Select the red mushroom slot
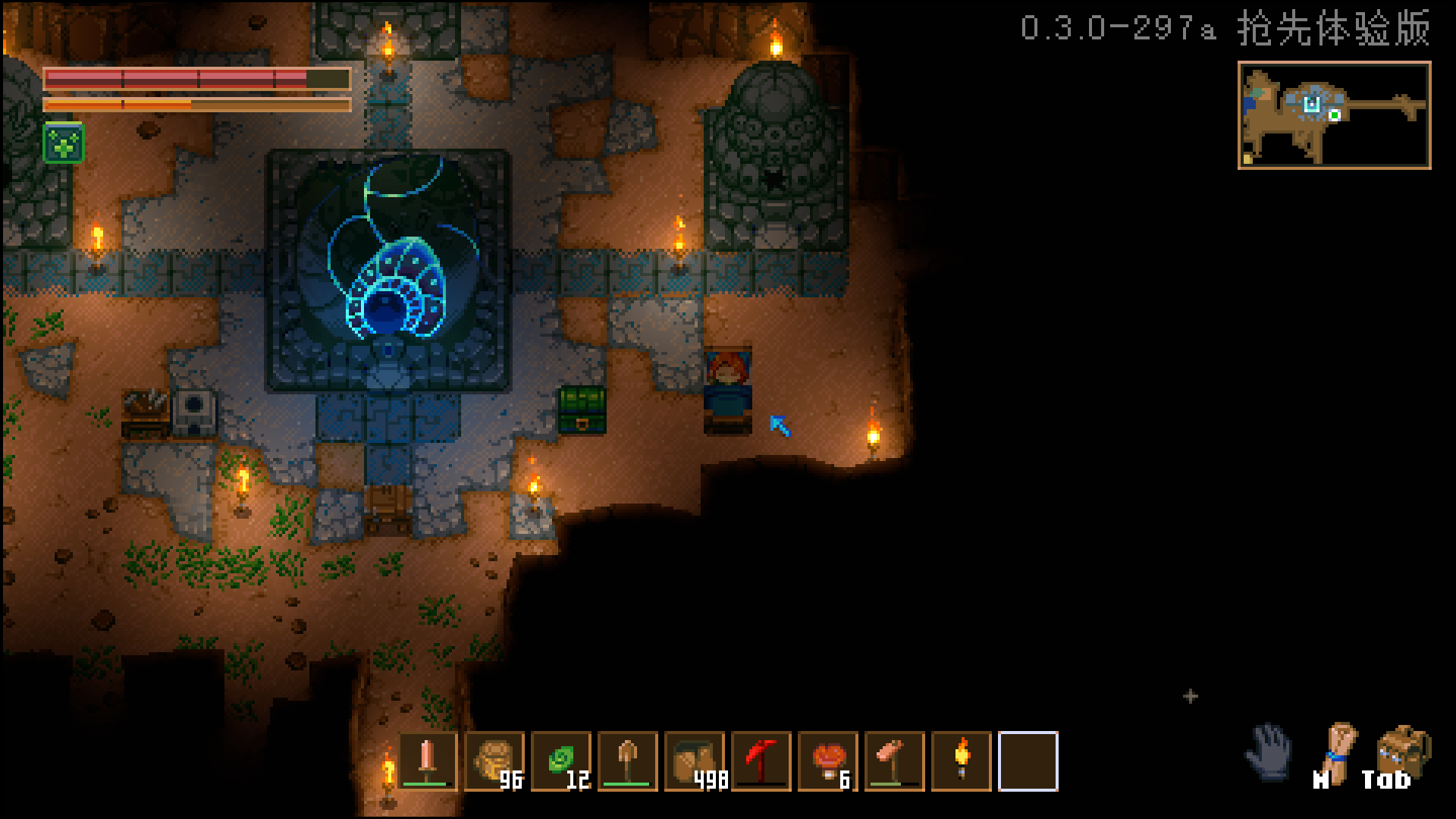Image resolution: width=1456 pixels, height=819 pixels. tap(828, 761)
